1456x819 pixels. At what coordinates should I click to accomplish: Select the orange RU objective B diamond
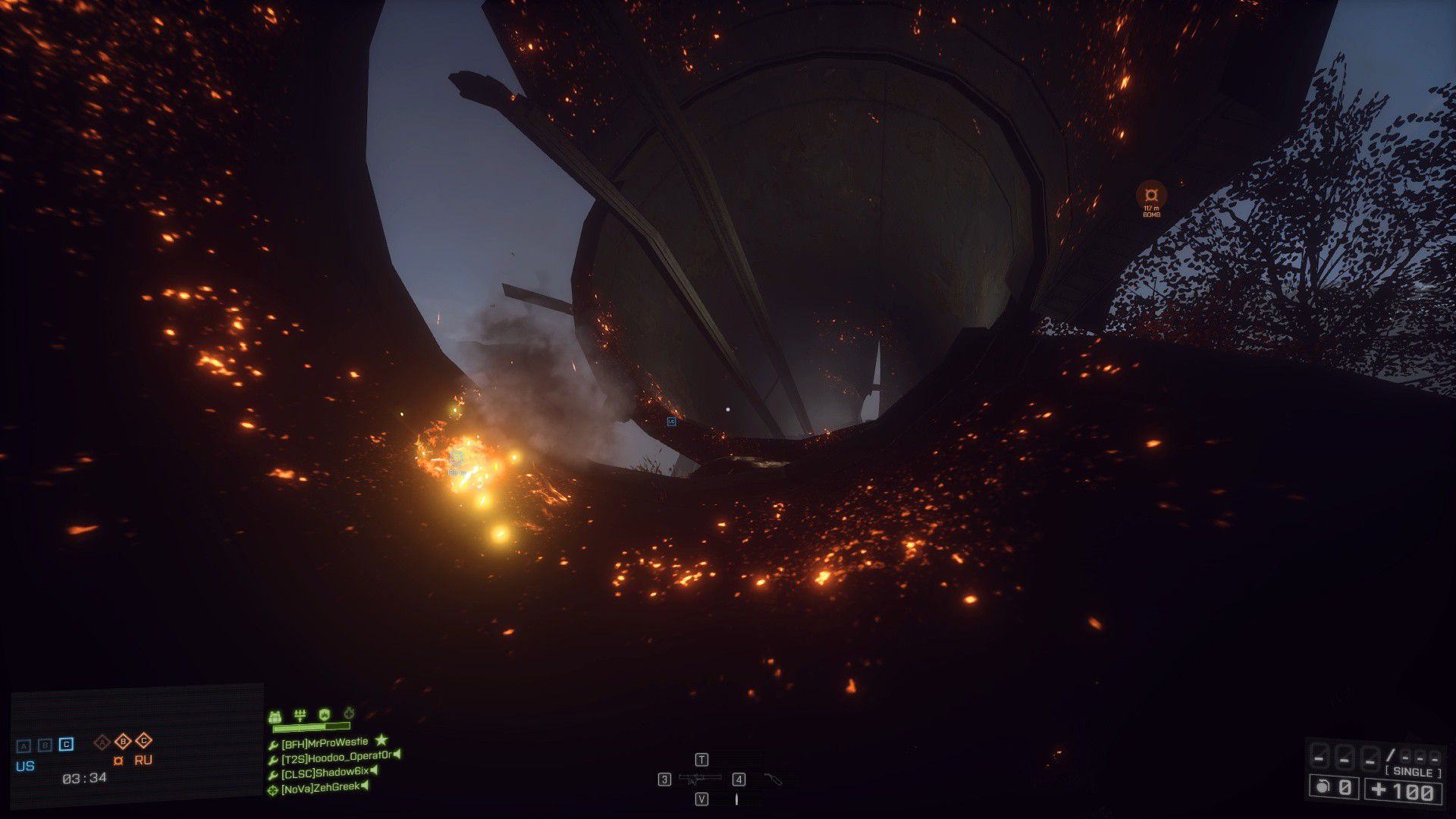click(123, 741)
